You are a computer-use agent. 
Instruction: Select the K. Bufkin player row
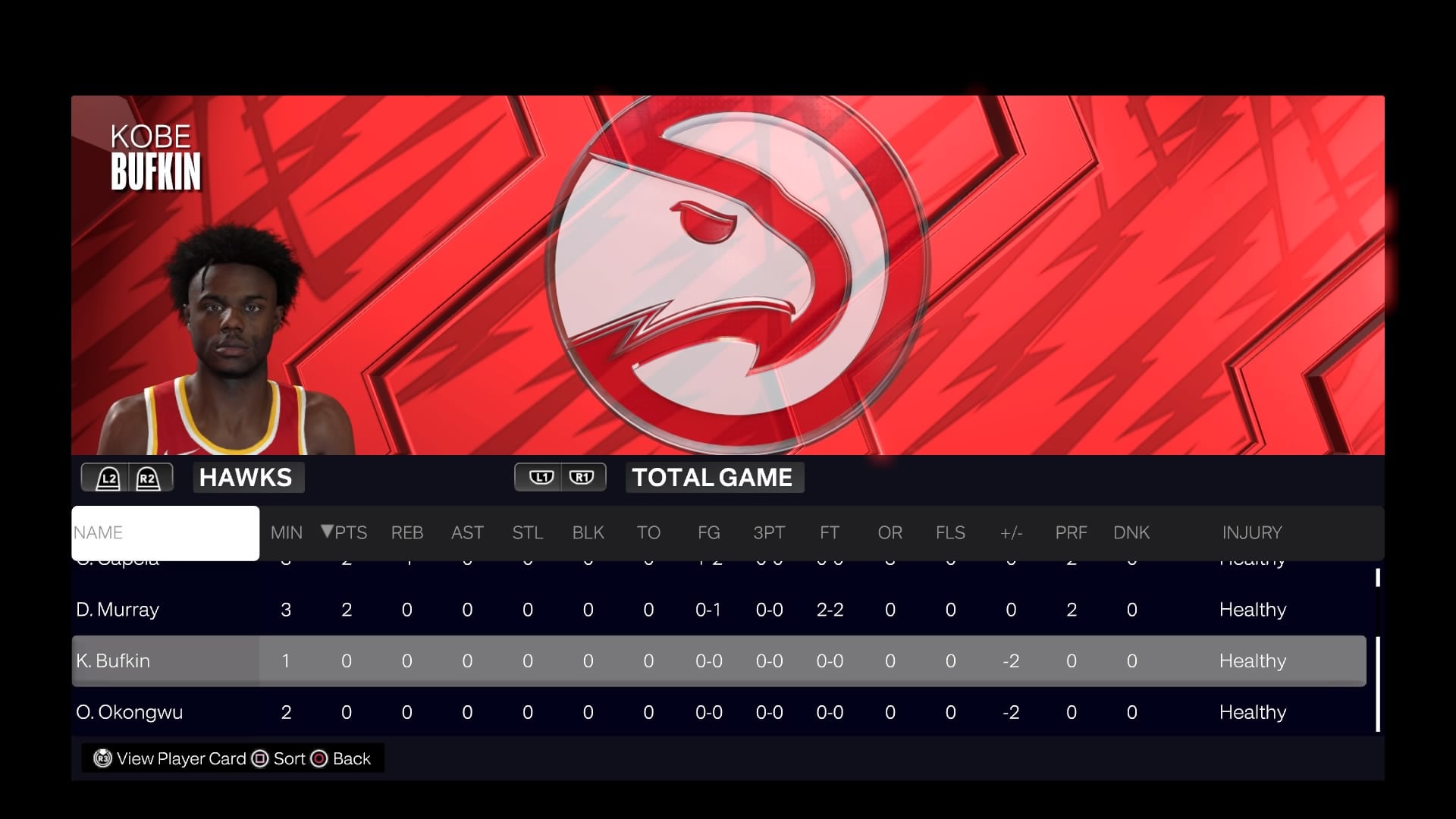(x=113, y=661)
